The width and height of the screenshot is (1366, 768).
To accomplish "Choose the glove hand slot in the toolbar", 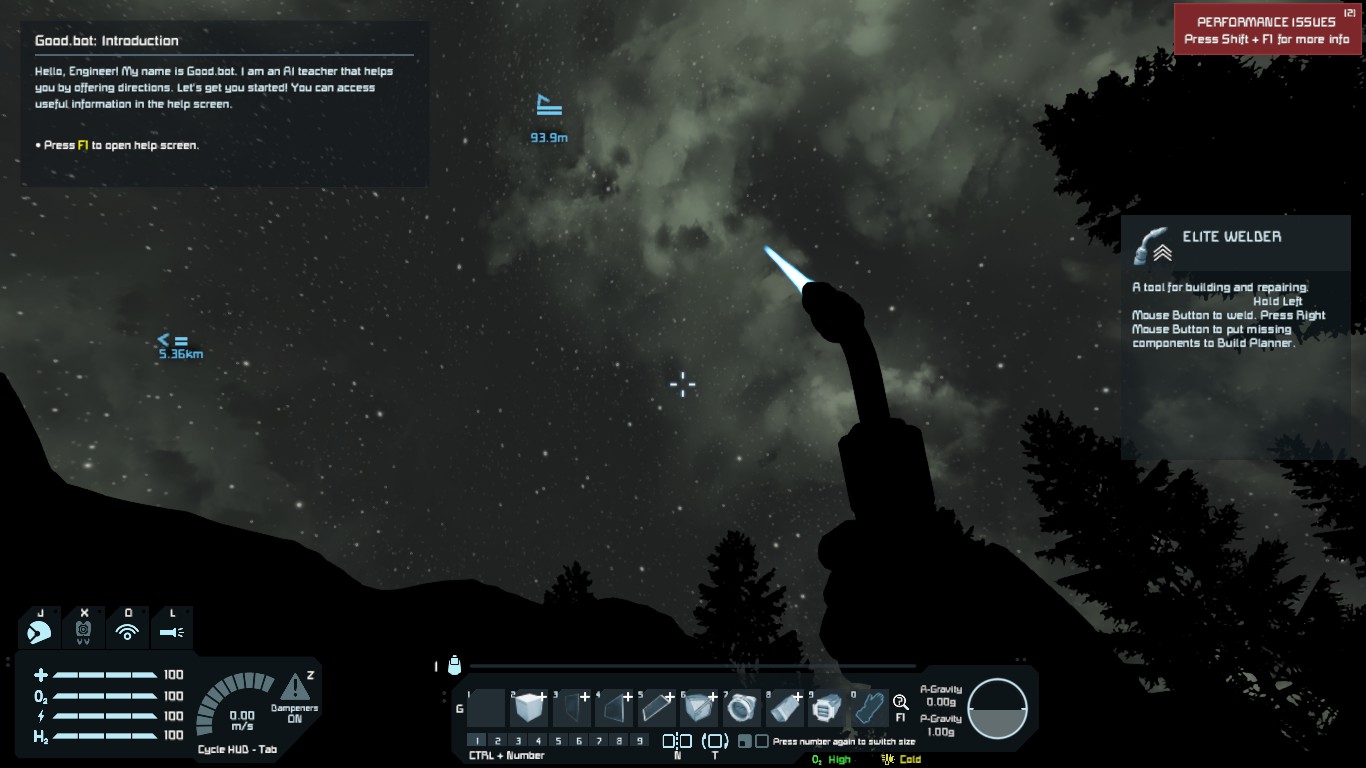I will pyautogui.click(x=868, y=708).
